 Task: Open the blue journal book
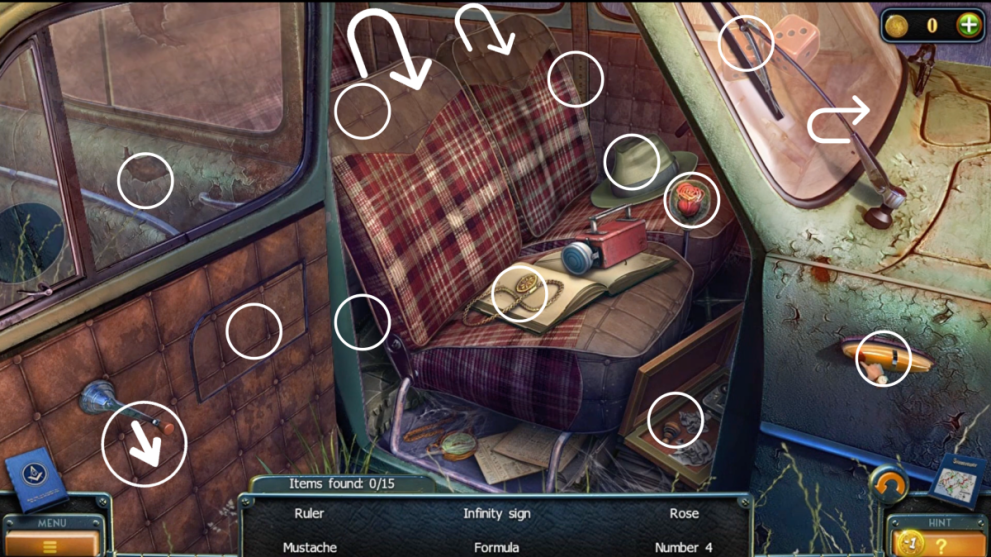pyautogui.click(x=35, y=482)
